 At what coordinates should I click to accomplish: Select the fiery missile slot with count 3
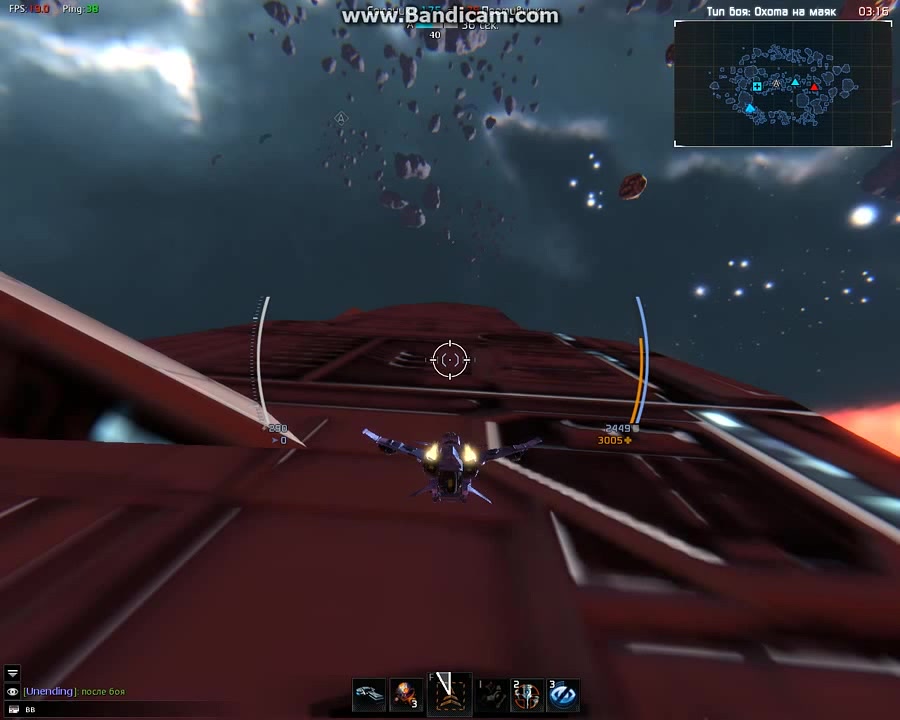405,694
